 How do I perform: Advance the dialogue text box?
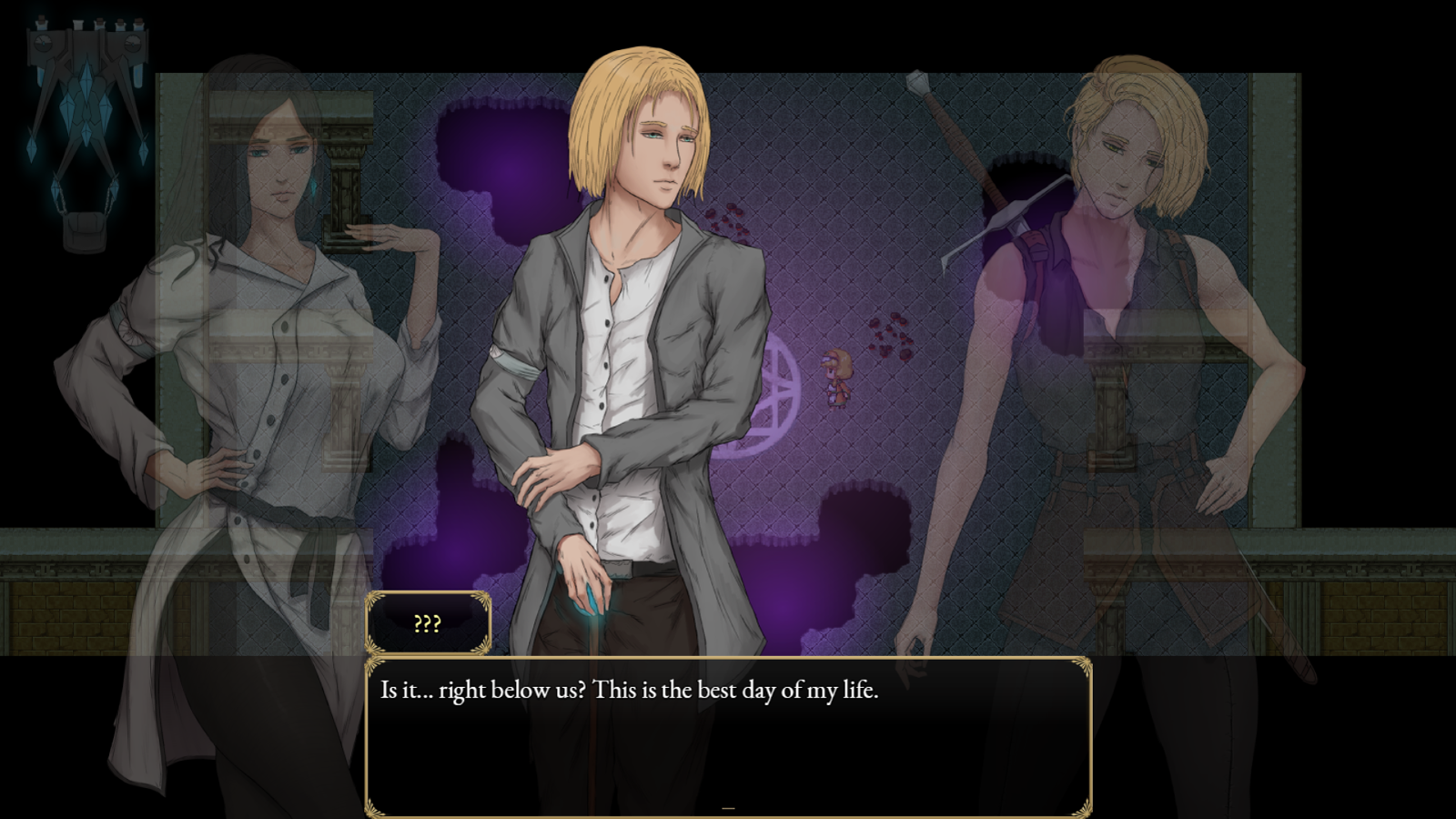click(727, 737)
